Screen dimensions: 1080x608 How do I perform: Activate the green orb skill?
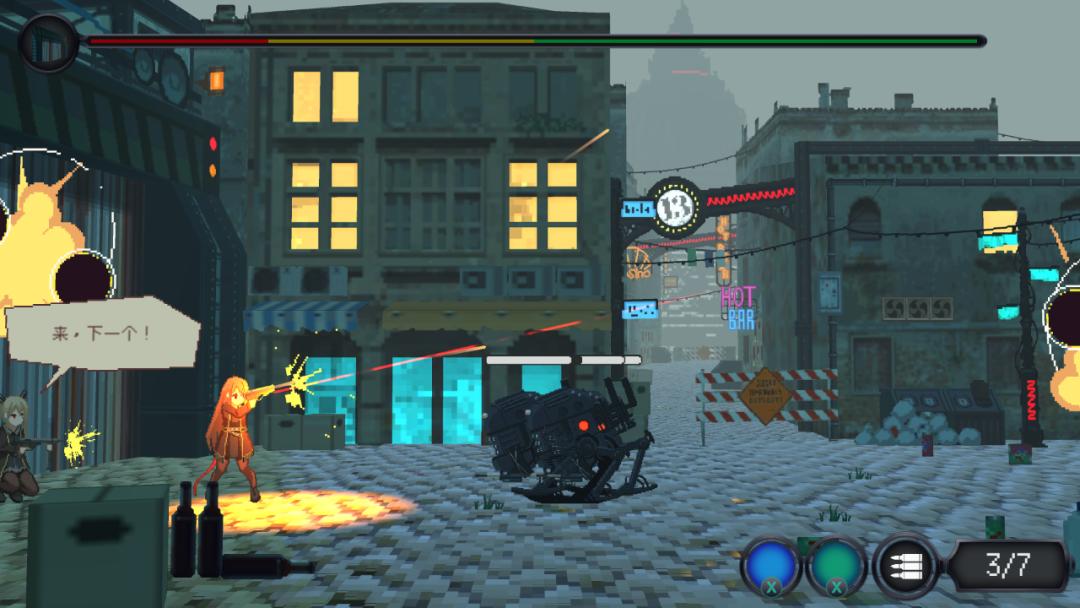click(837, 567)
